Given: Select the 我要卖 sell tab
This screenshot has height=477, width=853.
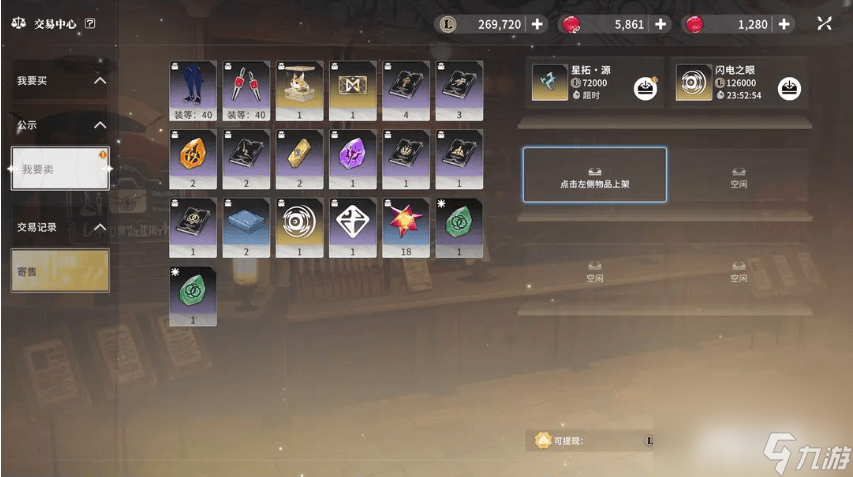Looking at the screenshot, I should (x=60, y=169).
